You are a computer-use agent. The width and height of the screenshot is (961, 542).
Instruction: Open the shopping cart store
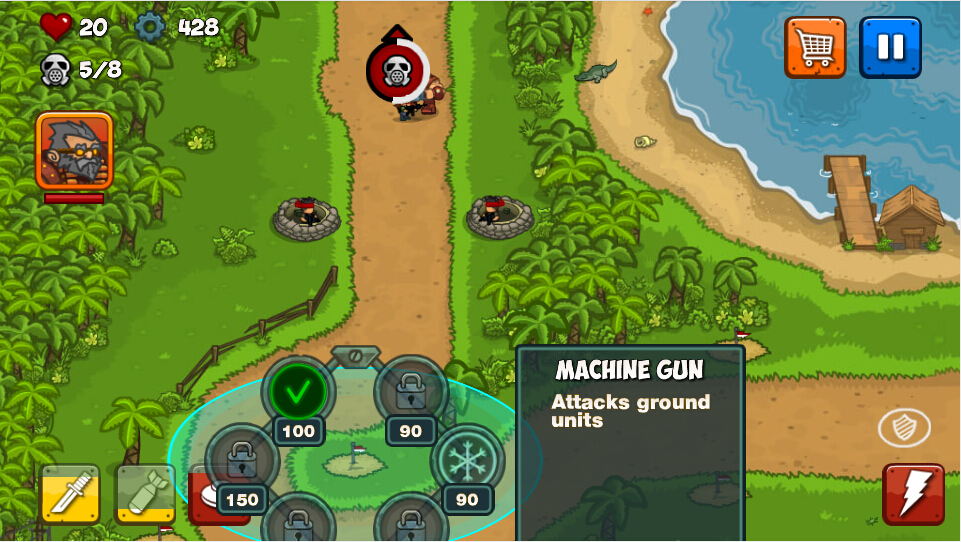point(815,47)
